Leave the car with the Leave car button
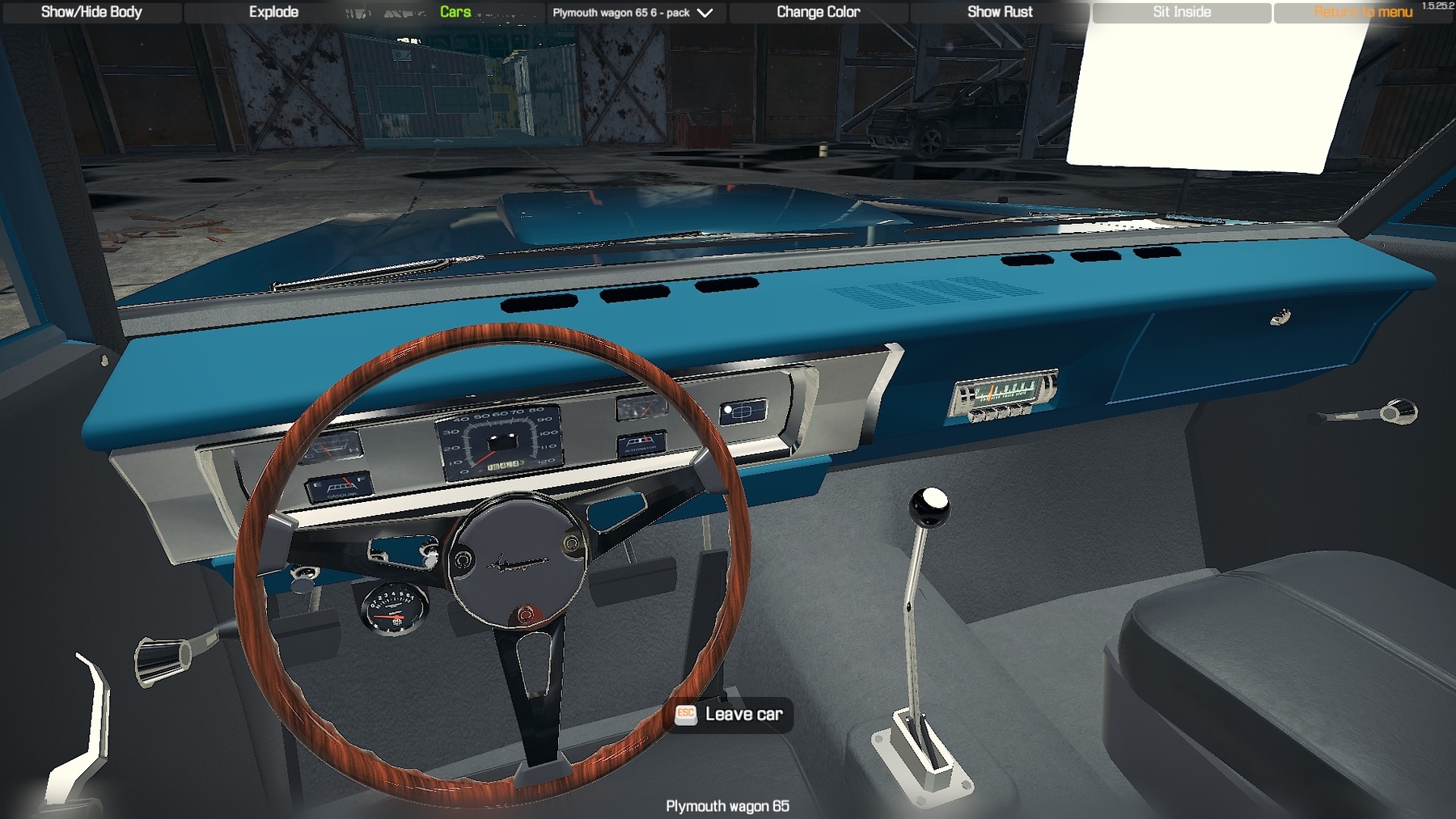1456x819 pixels. pyautogui.click(x=732, y=714)
